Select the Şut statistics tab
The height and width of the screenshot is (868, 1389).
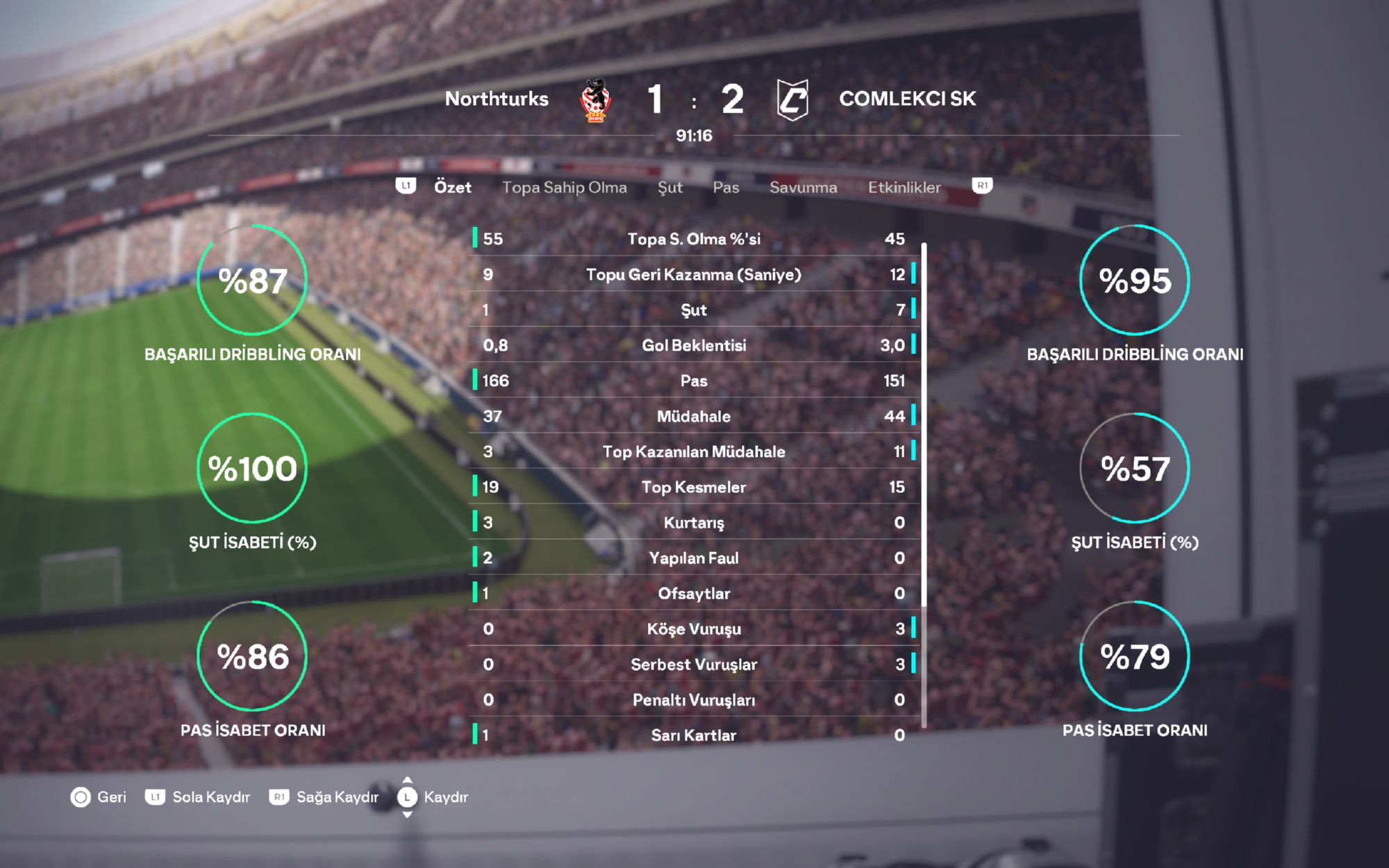(669, 187)
